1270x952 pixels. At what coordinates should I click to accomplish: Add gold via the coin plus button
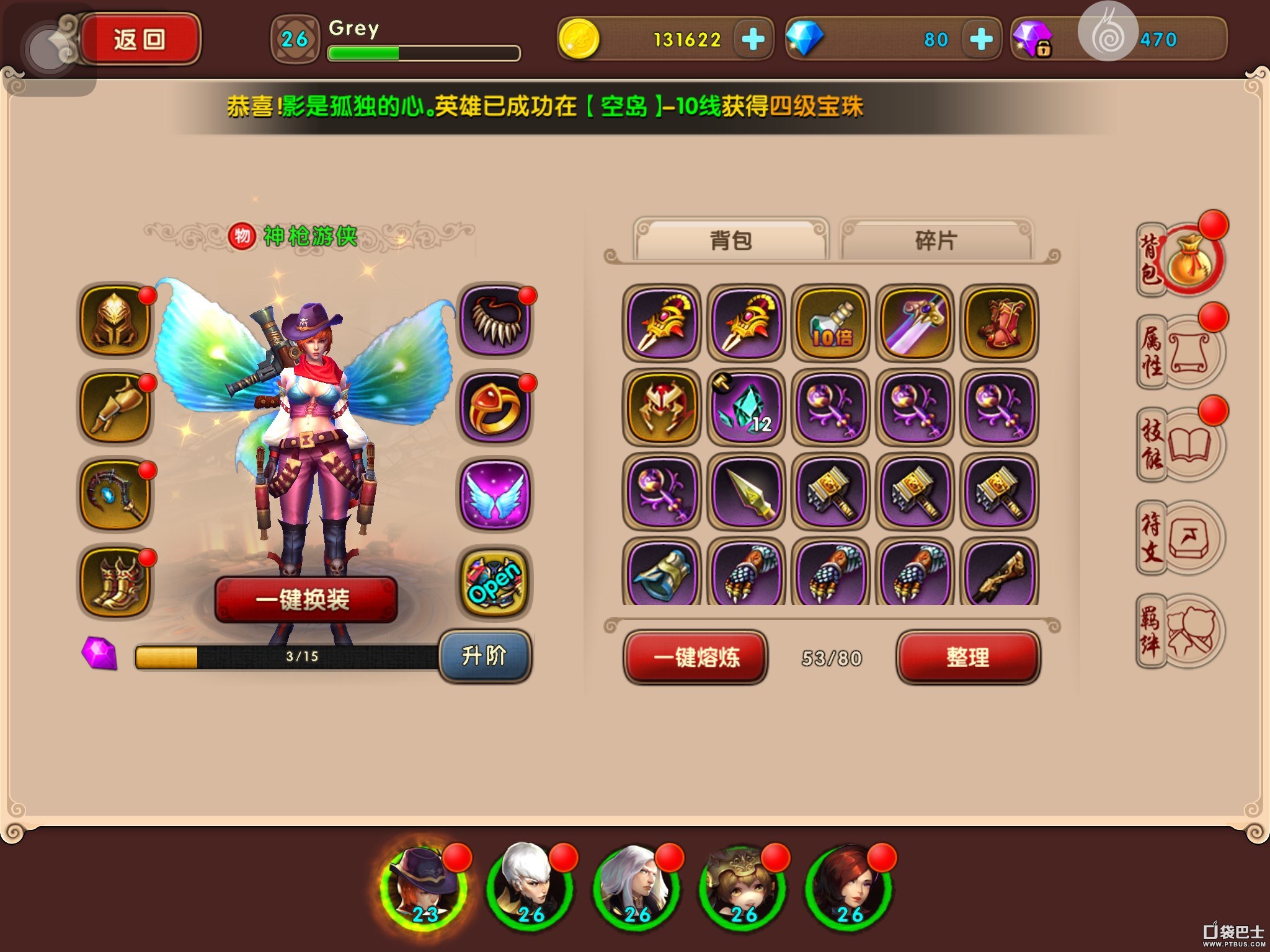click(x=752, y=39)
